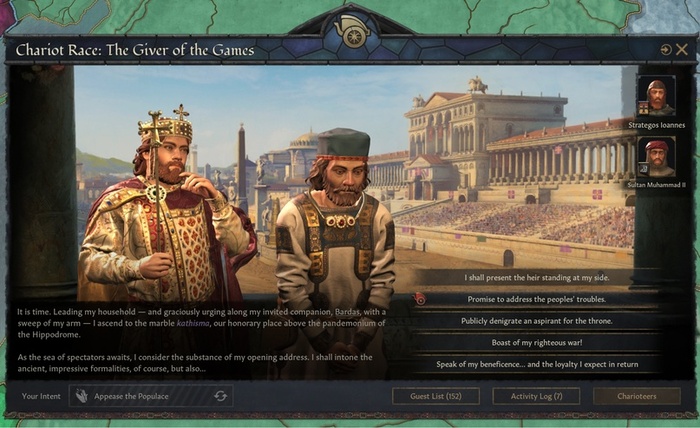
Task: Close the Chariot Race event window
Action: click(x=682, y=49)
